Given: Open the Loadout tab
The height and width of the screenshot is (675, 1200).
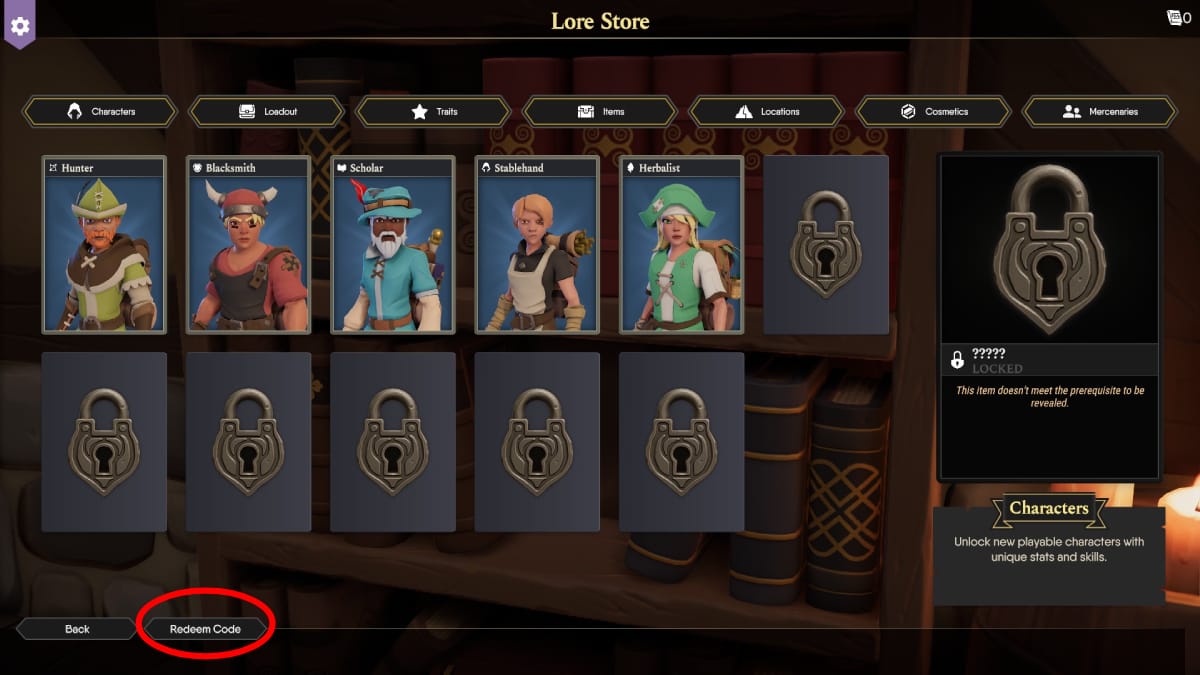Looking at the screenshot, I should 267,111.
